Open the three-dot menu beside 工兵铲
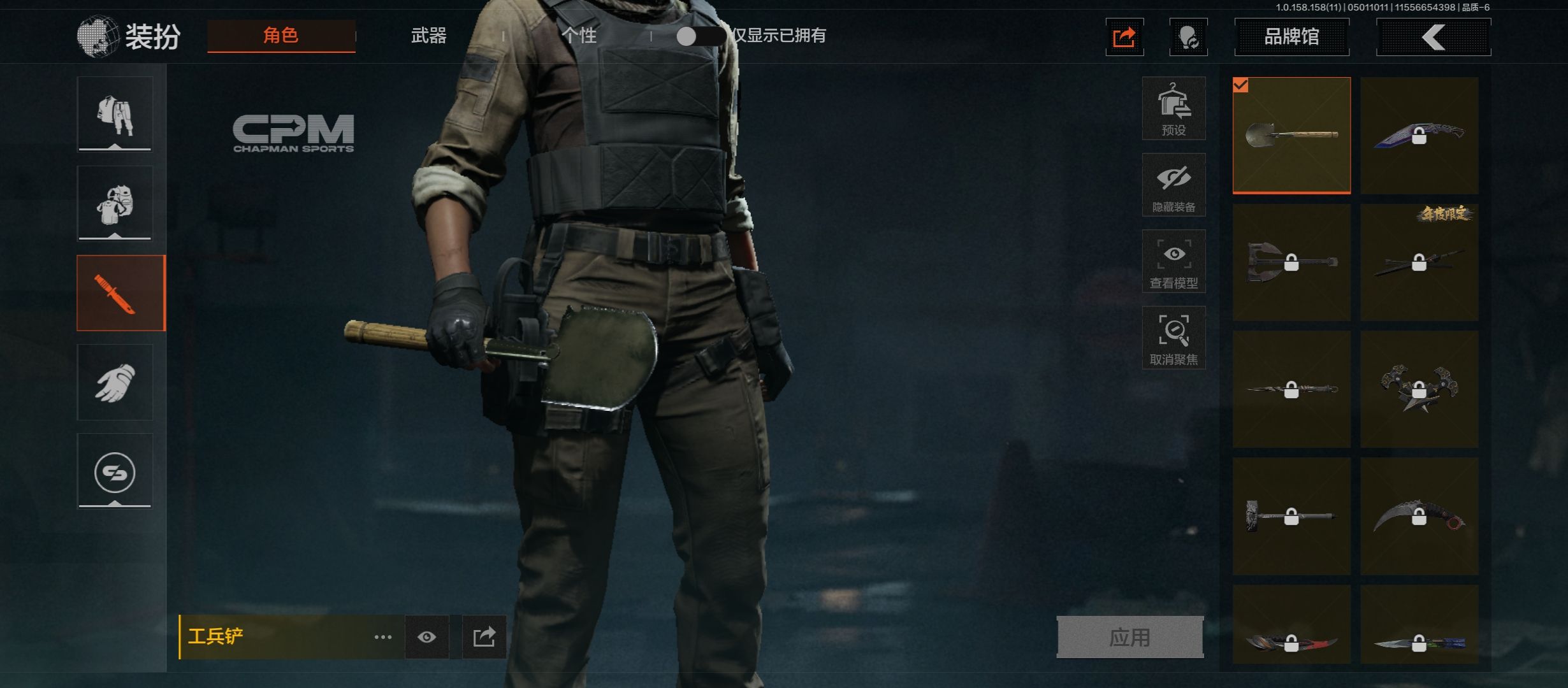The image size is (1568, 688). coord(382,637)
